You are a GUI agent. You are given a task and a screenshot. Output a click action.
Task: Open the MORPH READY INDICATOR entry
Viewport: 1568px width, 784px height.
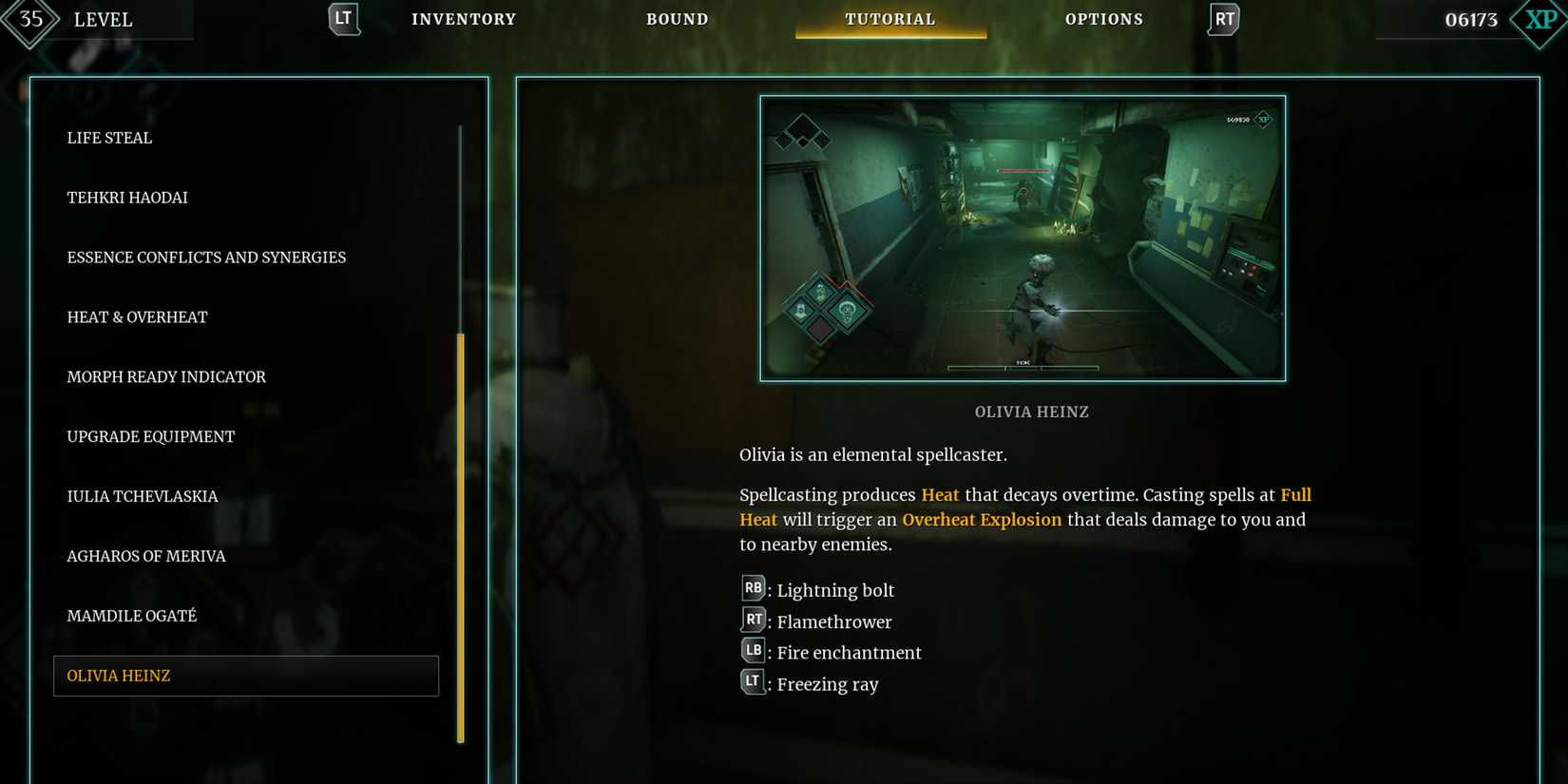coord(166,376)
